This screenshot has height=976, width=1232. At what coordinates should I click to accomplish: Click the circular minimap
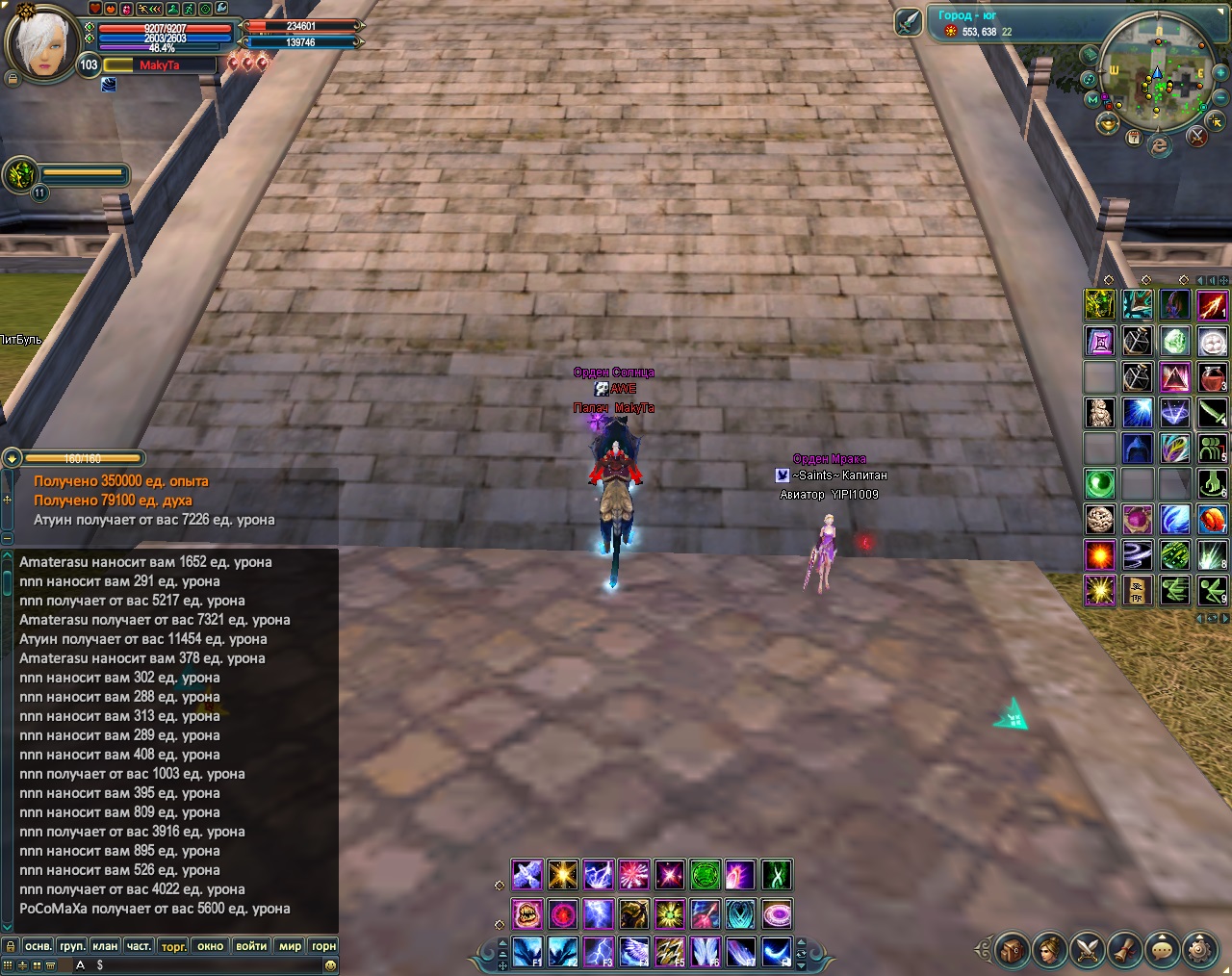click(x=1157, y=71)
